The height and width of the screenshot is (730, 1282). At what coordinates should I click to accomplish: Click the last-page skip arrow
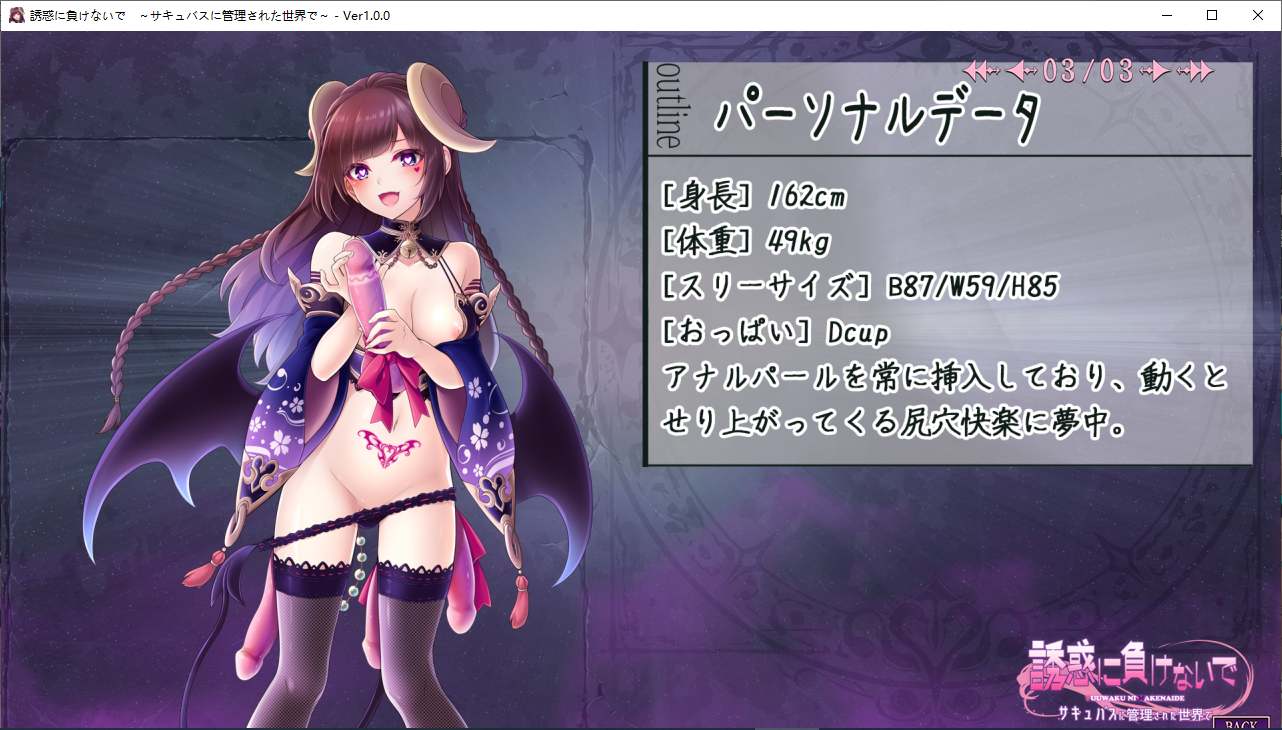pos(1200,70)
